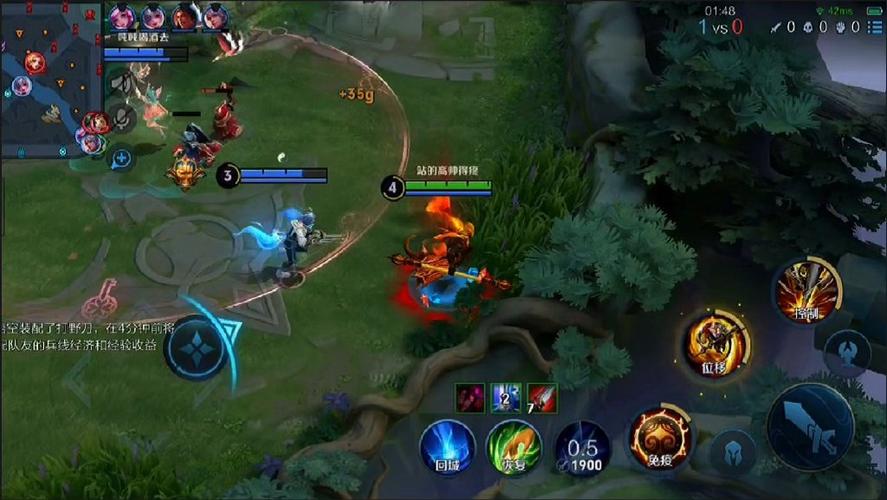Hit the sword basic attack button
The image size is (887, 500).
pos(810,426)
